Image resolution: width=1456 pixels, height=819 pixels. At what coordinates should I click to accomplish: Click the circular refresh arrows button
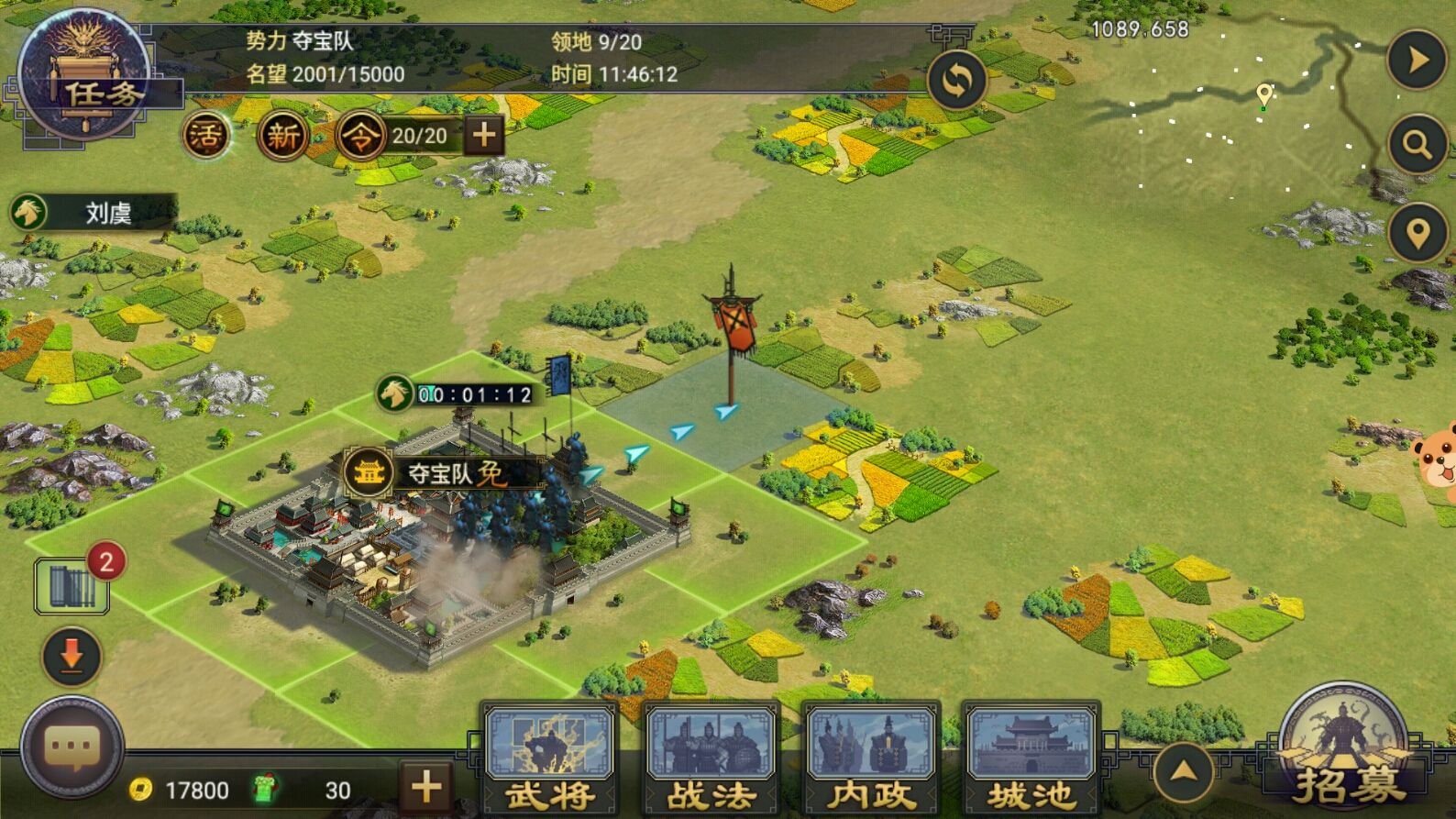pyautogui.click(x=956, y=81)
